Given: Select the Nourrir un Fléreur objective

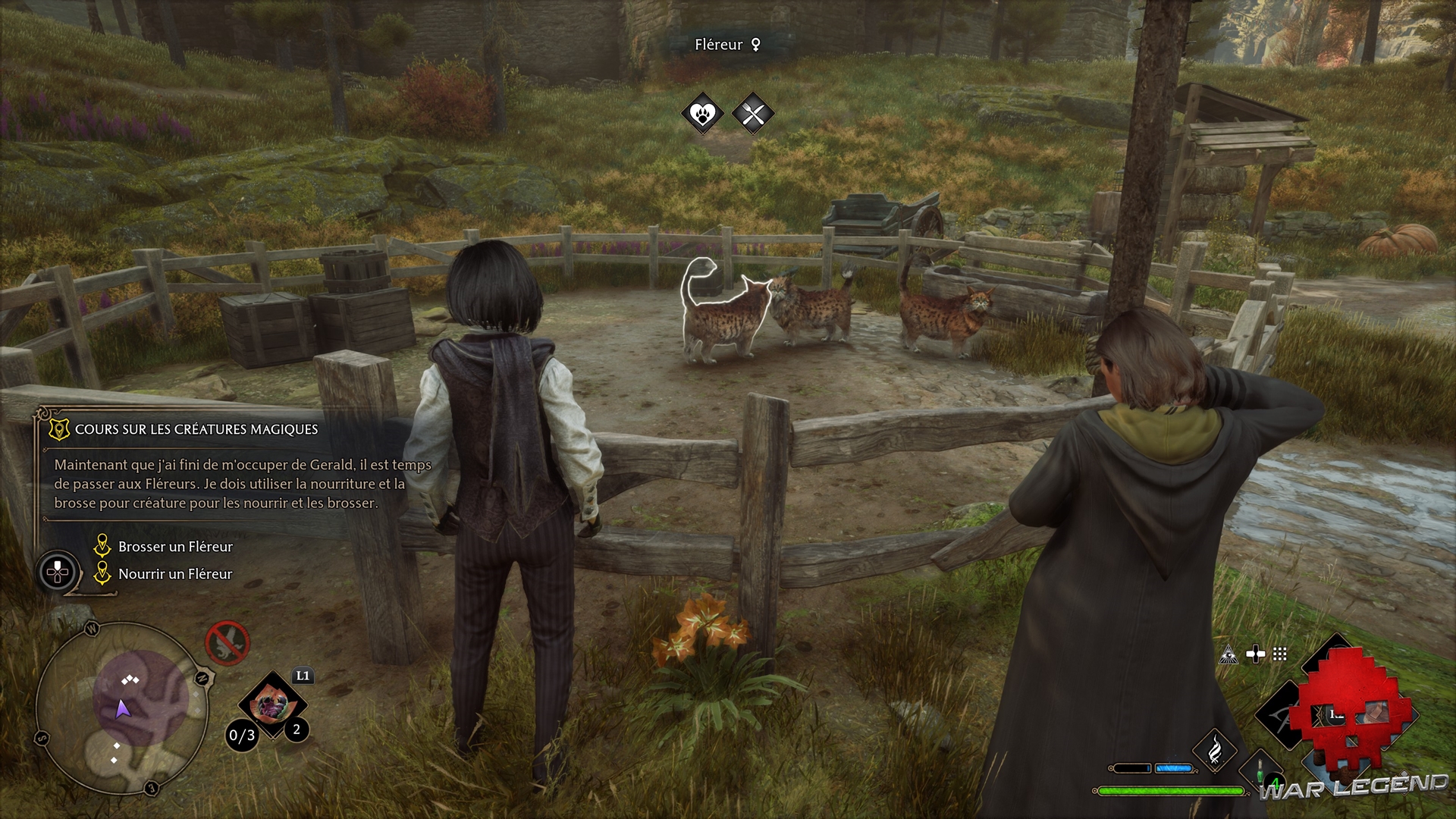Looking at the screenshot, I should click(x=175, y=574).
